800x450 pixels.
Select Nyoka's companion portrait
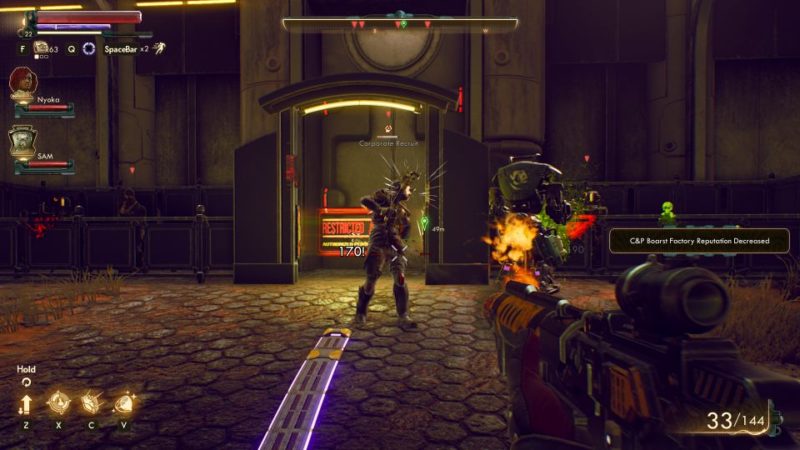coord(22,82)
